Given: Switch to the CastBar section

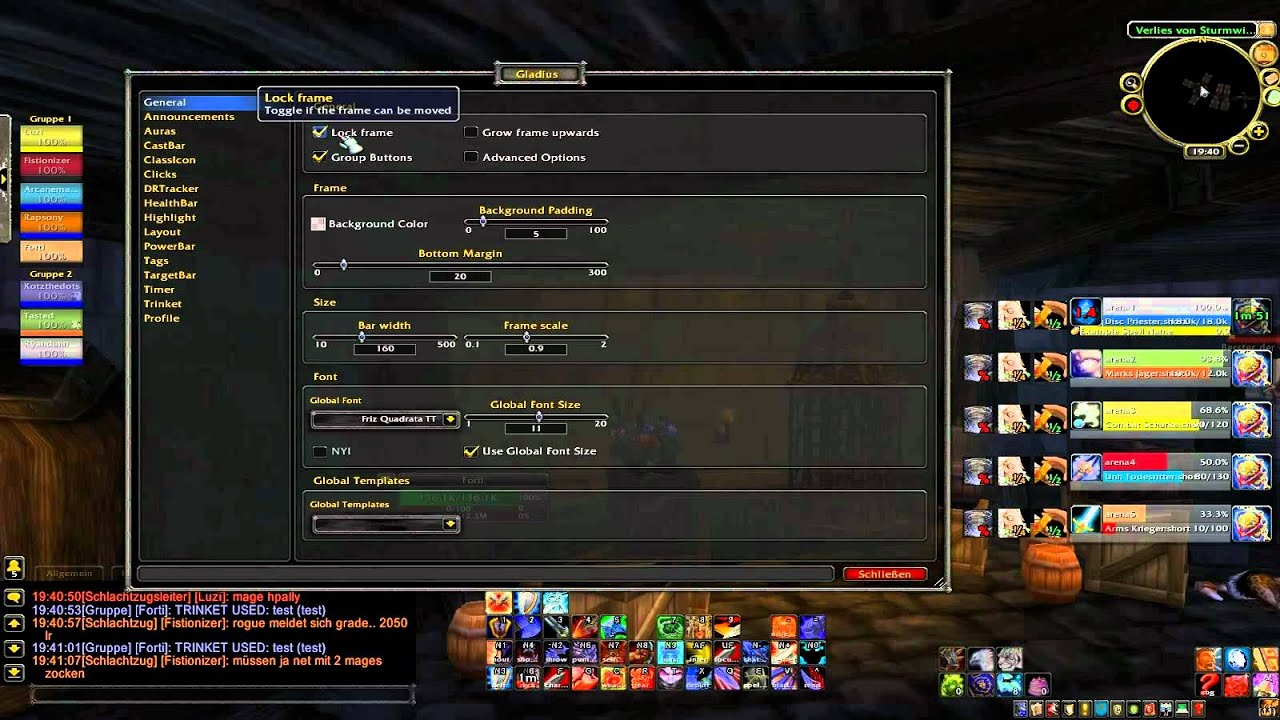Looking at the screenshot, I should tap(164, 146).
